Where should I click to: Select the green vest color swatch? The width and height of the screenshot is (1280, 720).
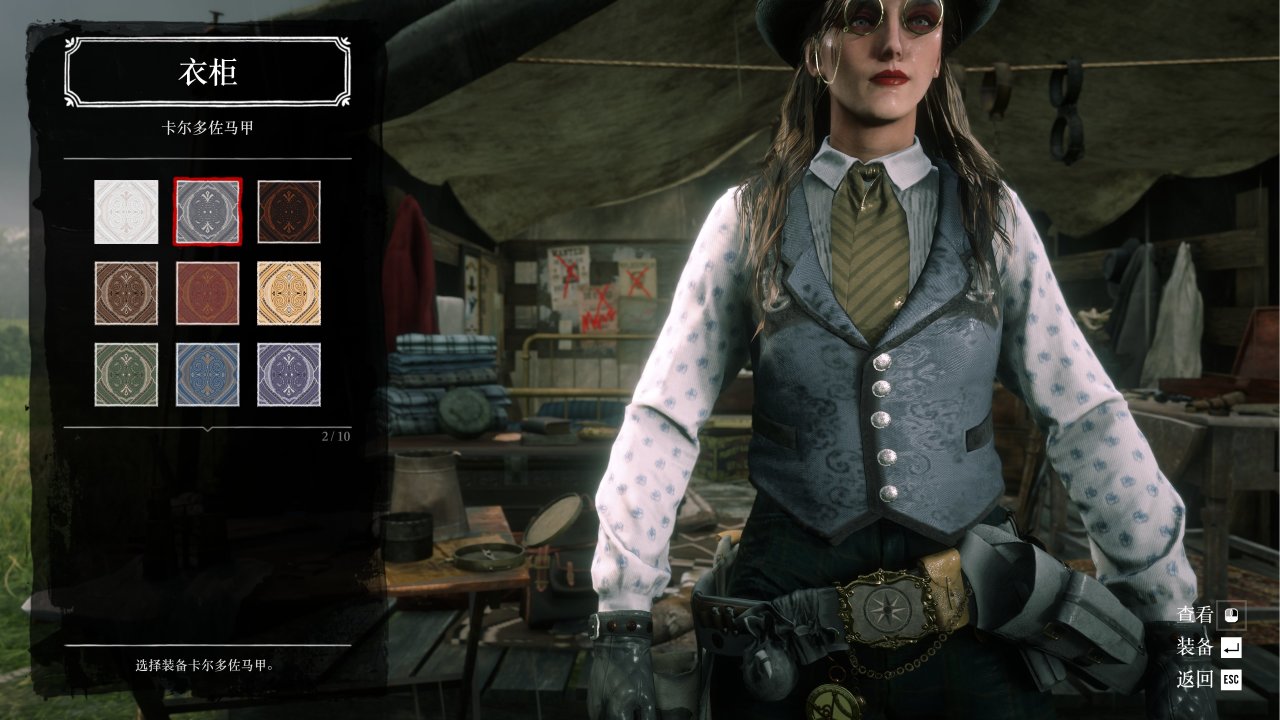pos(126,374)
